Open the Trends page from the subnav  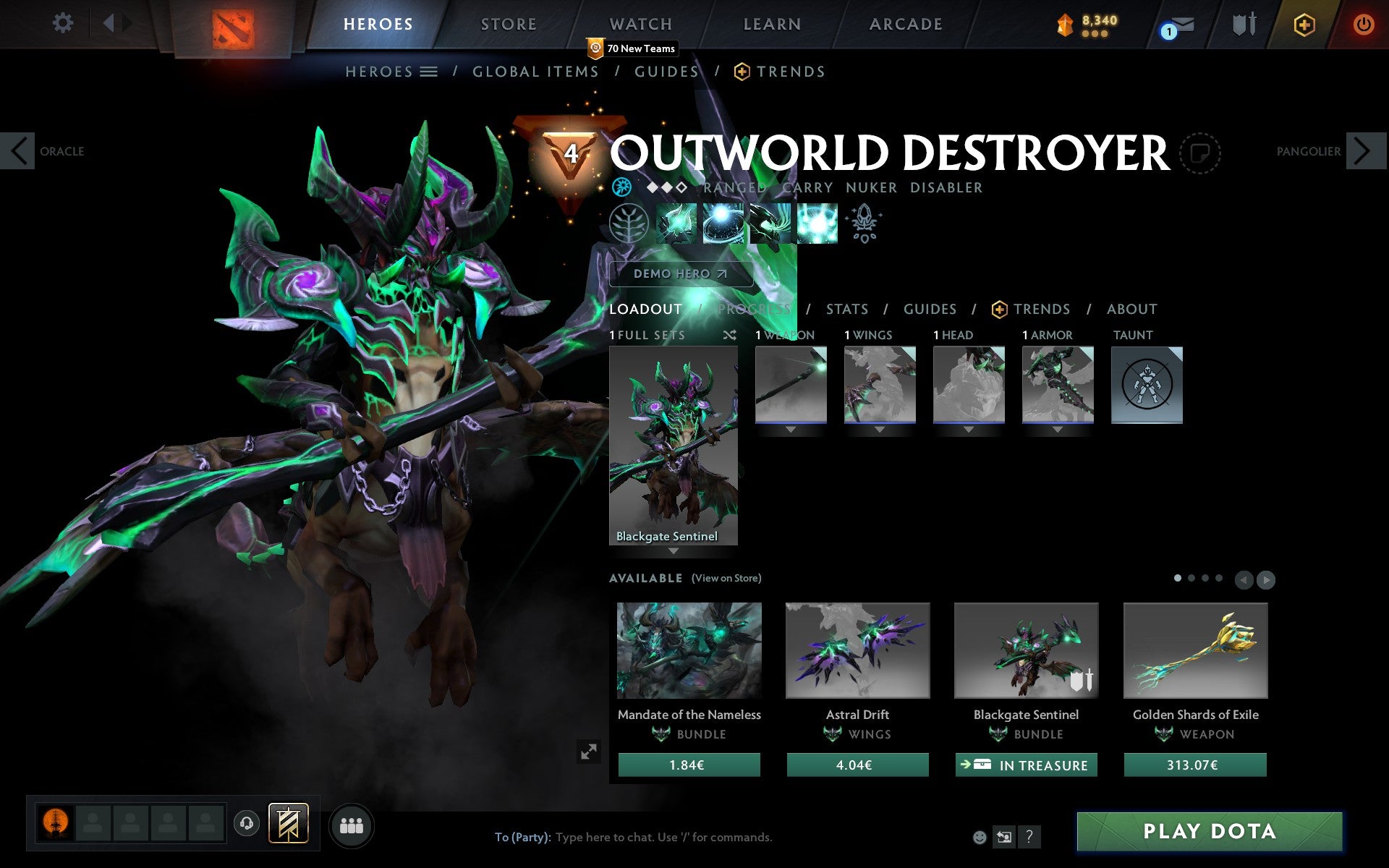[x=791, y=72]
